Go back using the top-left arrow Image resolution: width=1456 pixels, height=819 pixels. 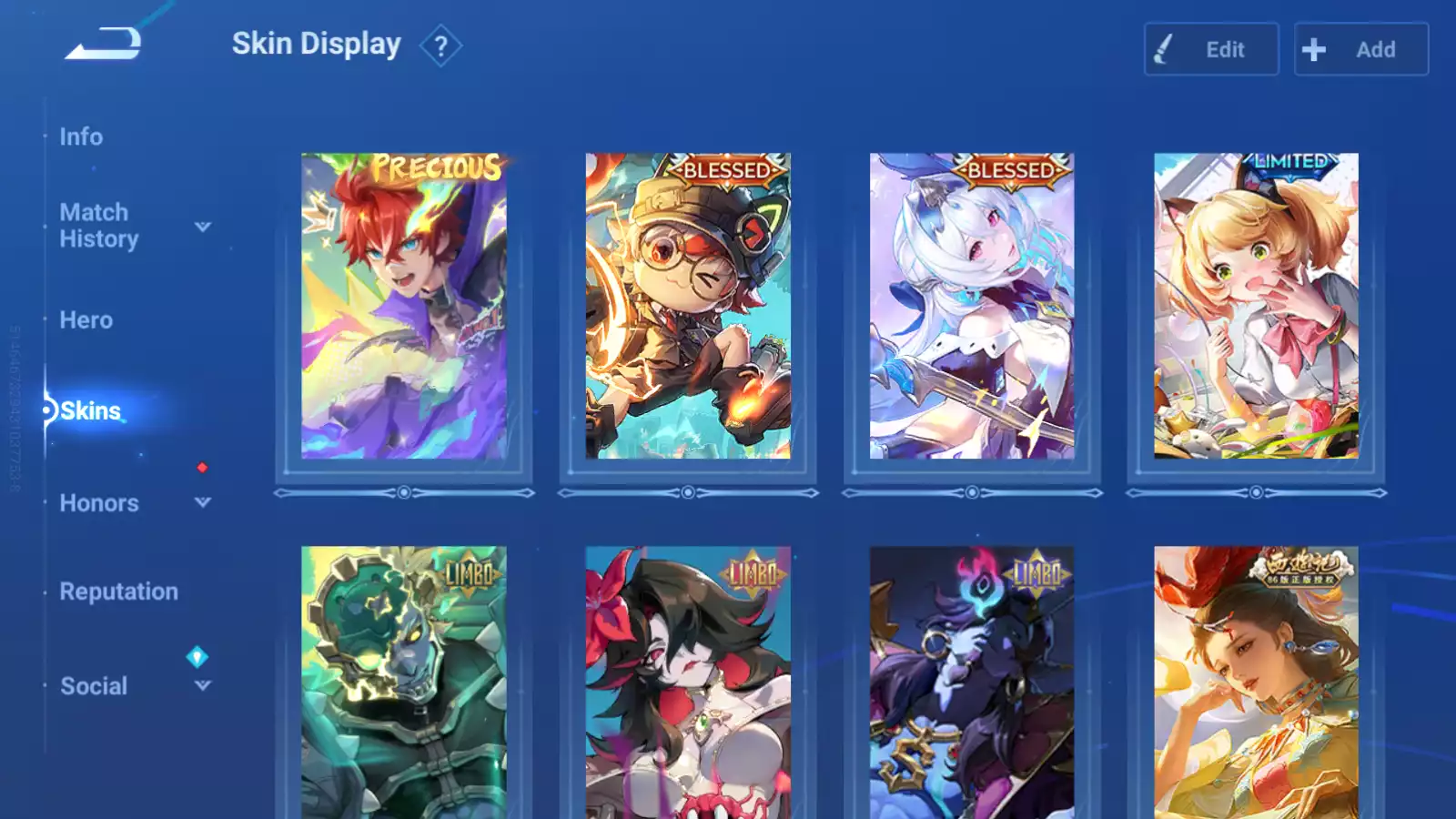pyautogui.click(x=103, y=43)
